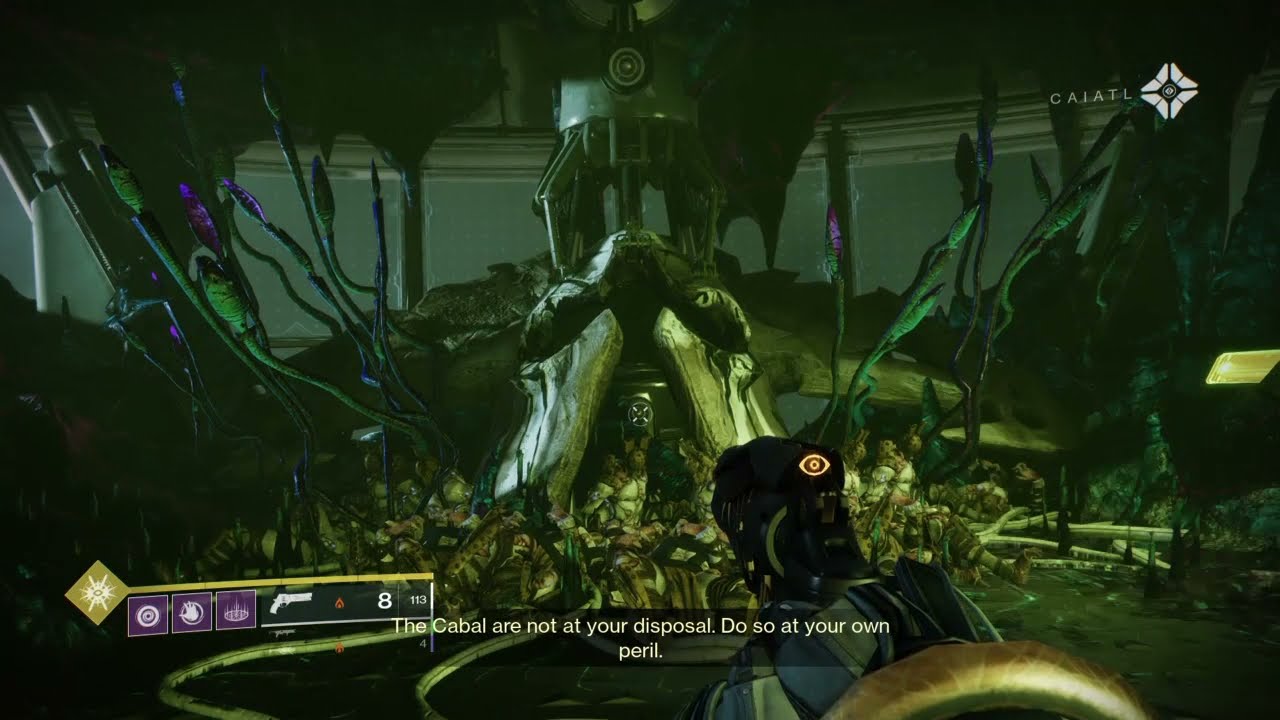Select the equipped hand cannon weapon icon
Screen dimensions: 1280x720
(x=291, y=603)
